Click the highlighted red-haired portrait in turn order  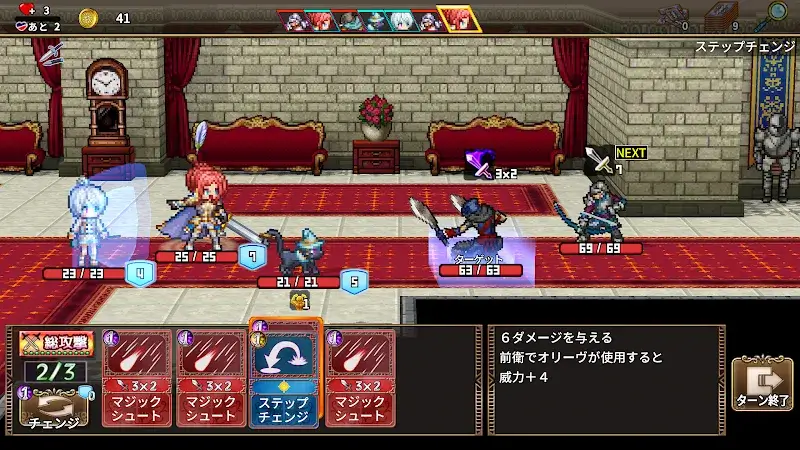coord(459,19)
